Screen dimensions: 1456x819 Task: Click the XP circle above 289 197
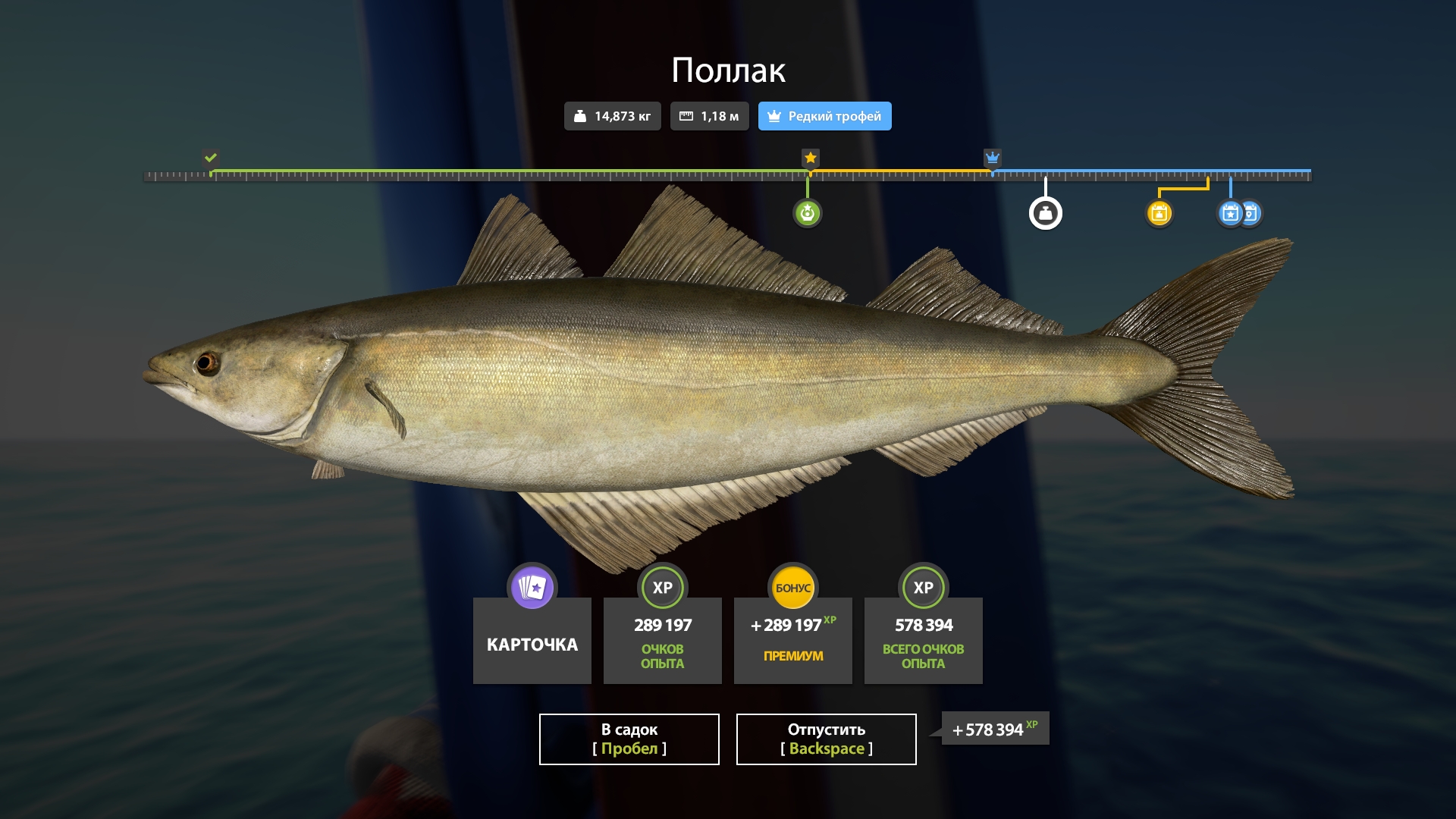[662, 587]
